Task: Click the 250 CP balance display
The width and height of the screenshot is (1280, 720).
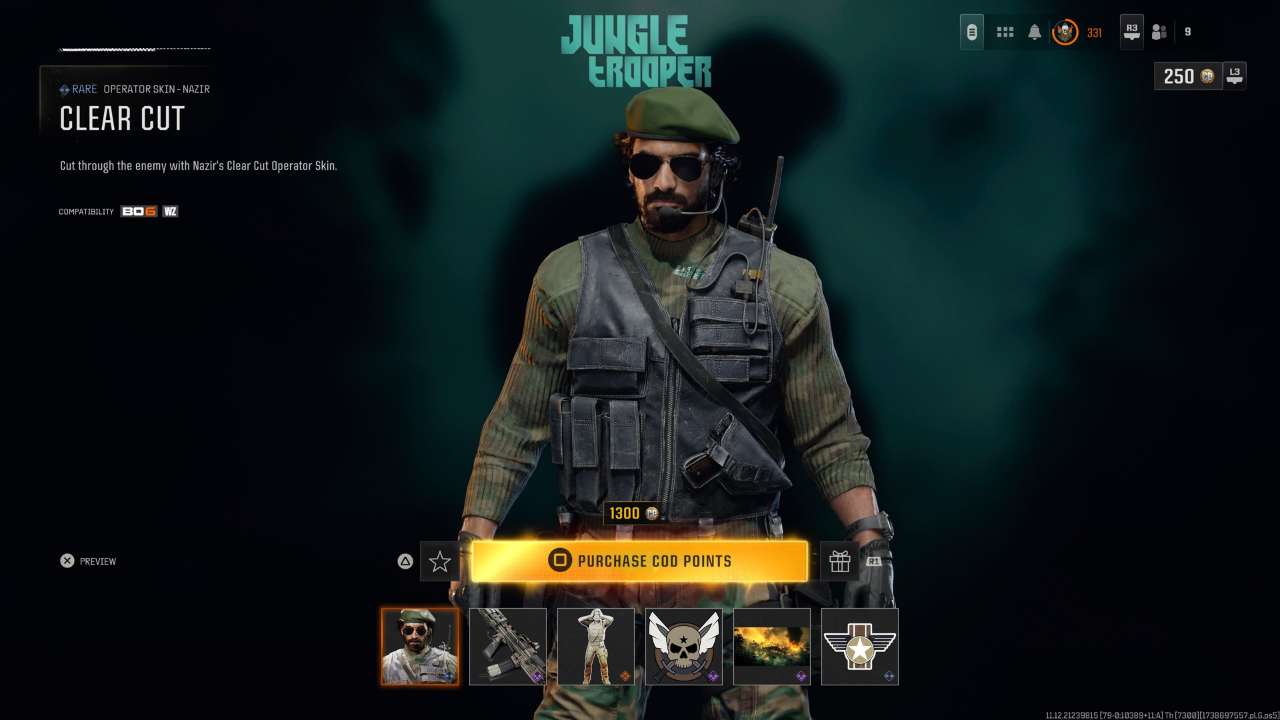Action: 1186,76
